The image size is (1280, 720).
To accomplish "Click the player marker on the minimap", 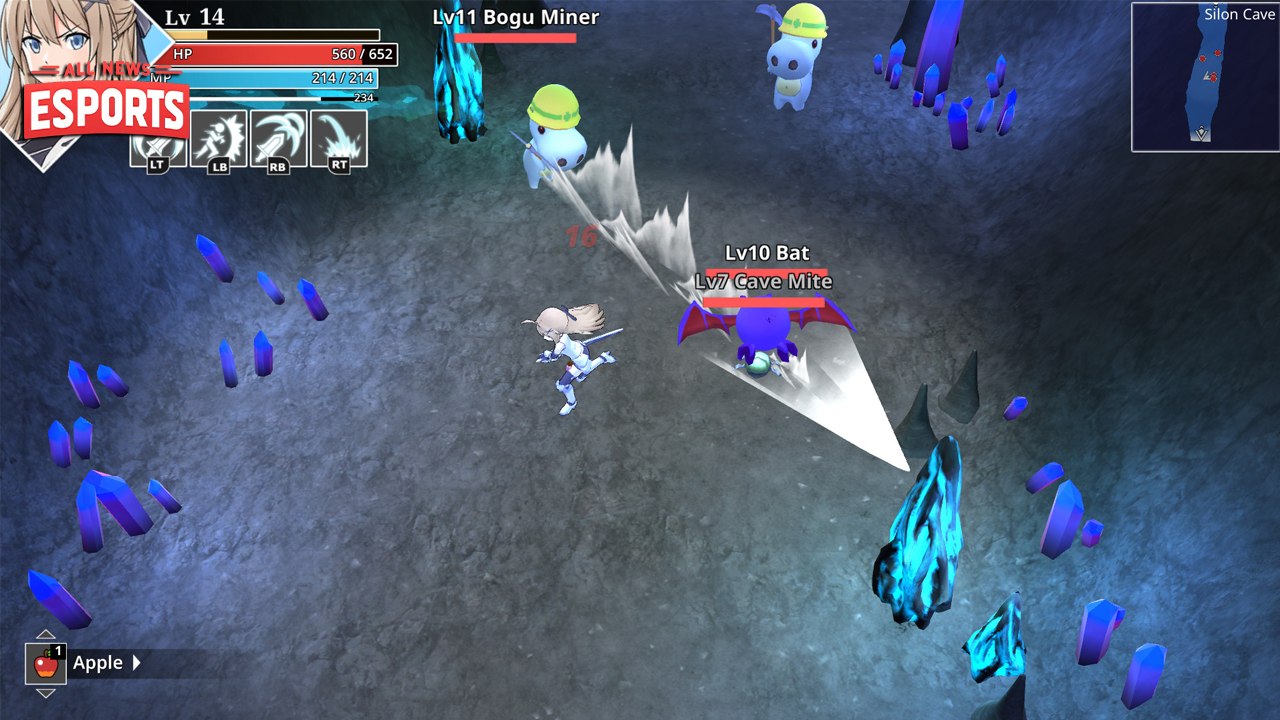I will click(x=1208, y=76).
